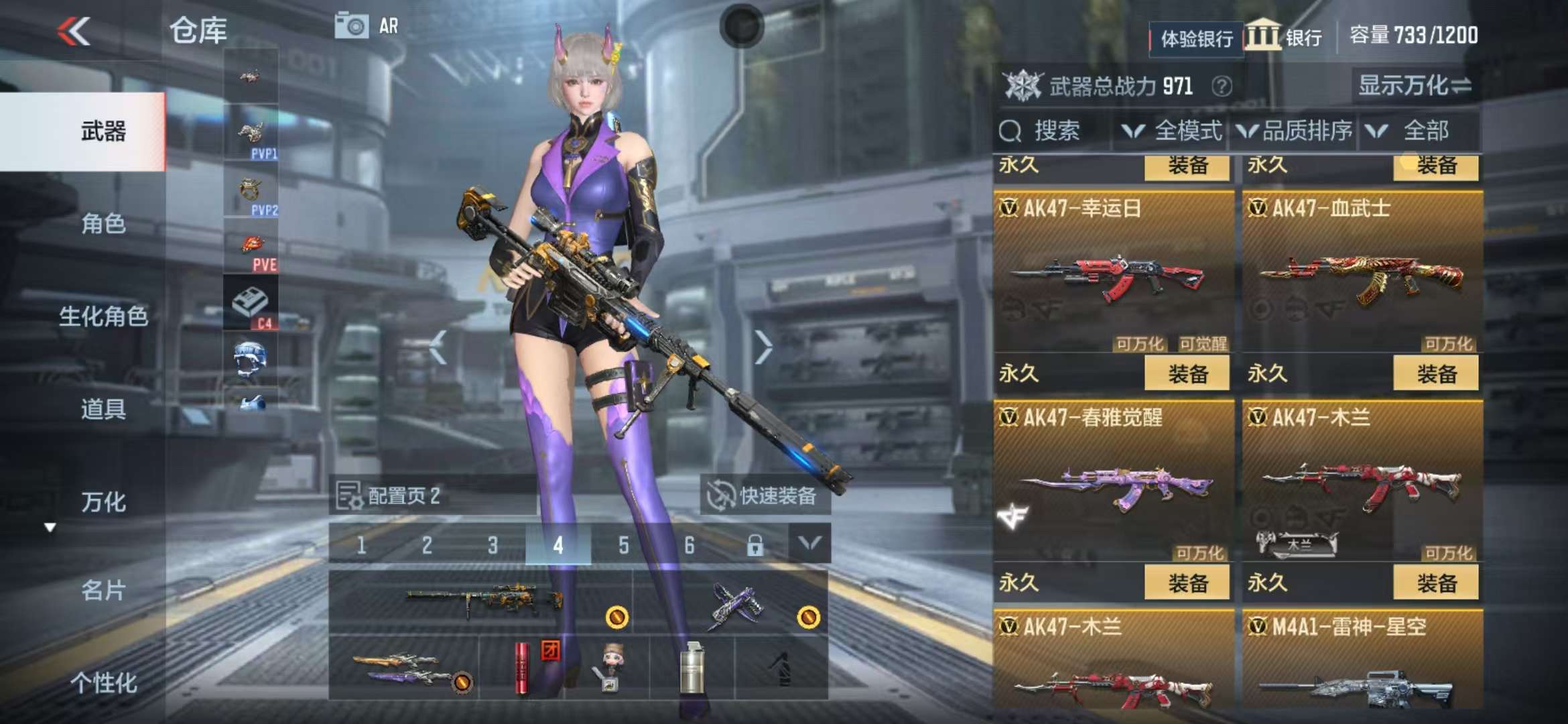The image size is (1568, 724).
Task: Equip the AK47-幸运日 weapon
Action: pos(1187,373)
